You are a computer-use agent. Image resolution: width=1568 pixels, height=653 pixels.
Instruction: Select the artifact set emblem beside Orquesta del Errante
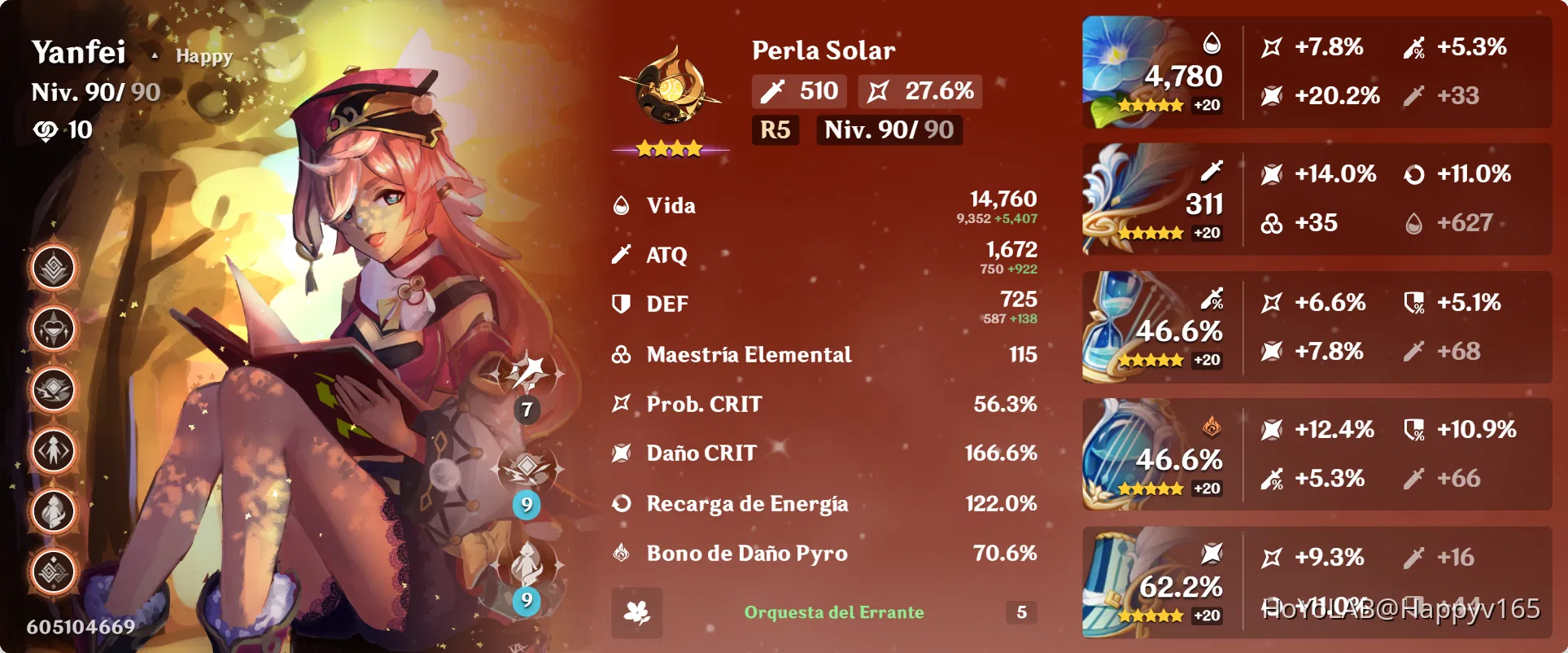pyautogui.click(x=638, y=613)
